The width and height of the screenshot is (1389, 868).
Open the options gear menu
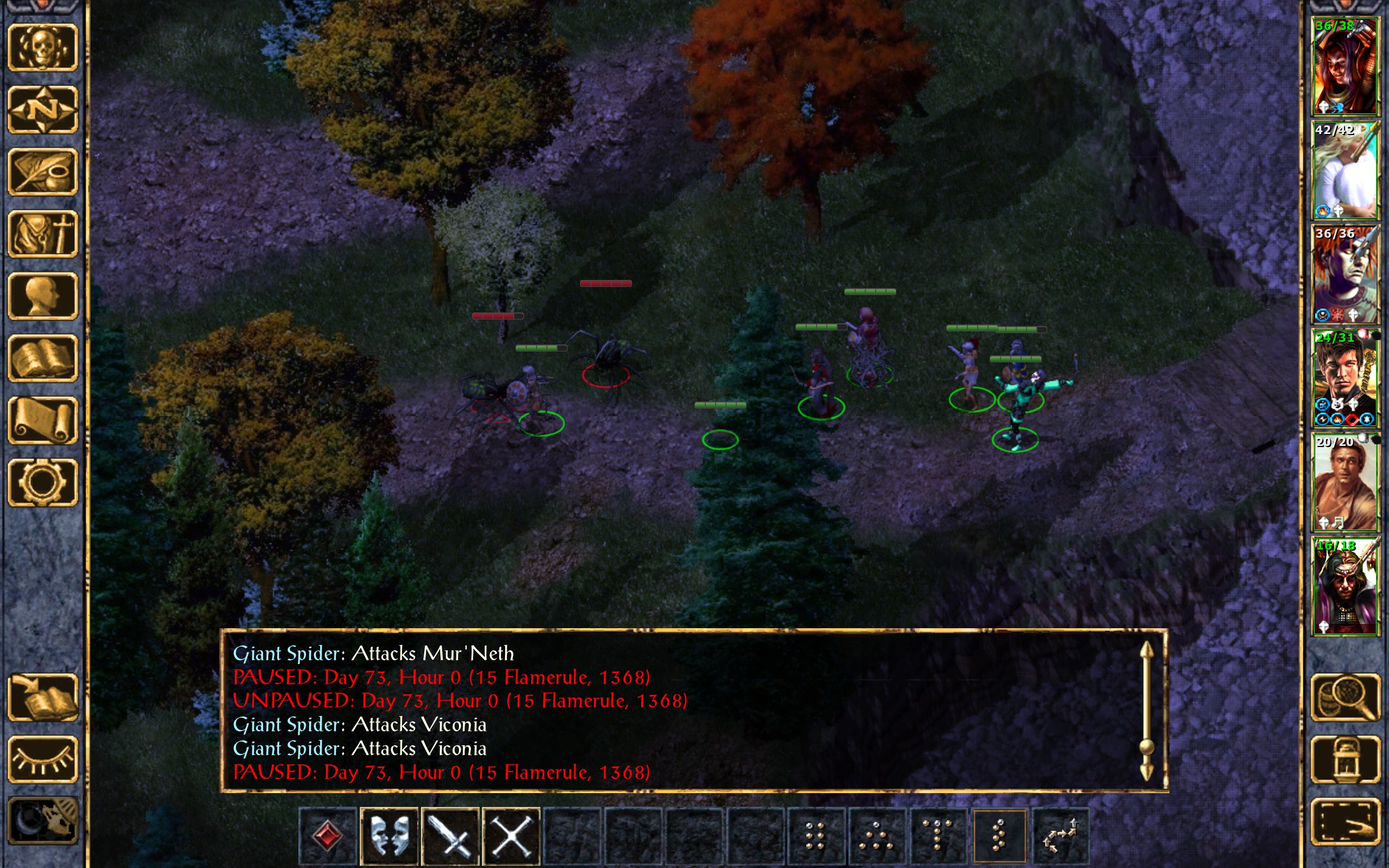click(42, 482)
